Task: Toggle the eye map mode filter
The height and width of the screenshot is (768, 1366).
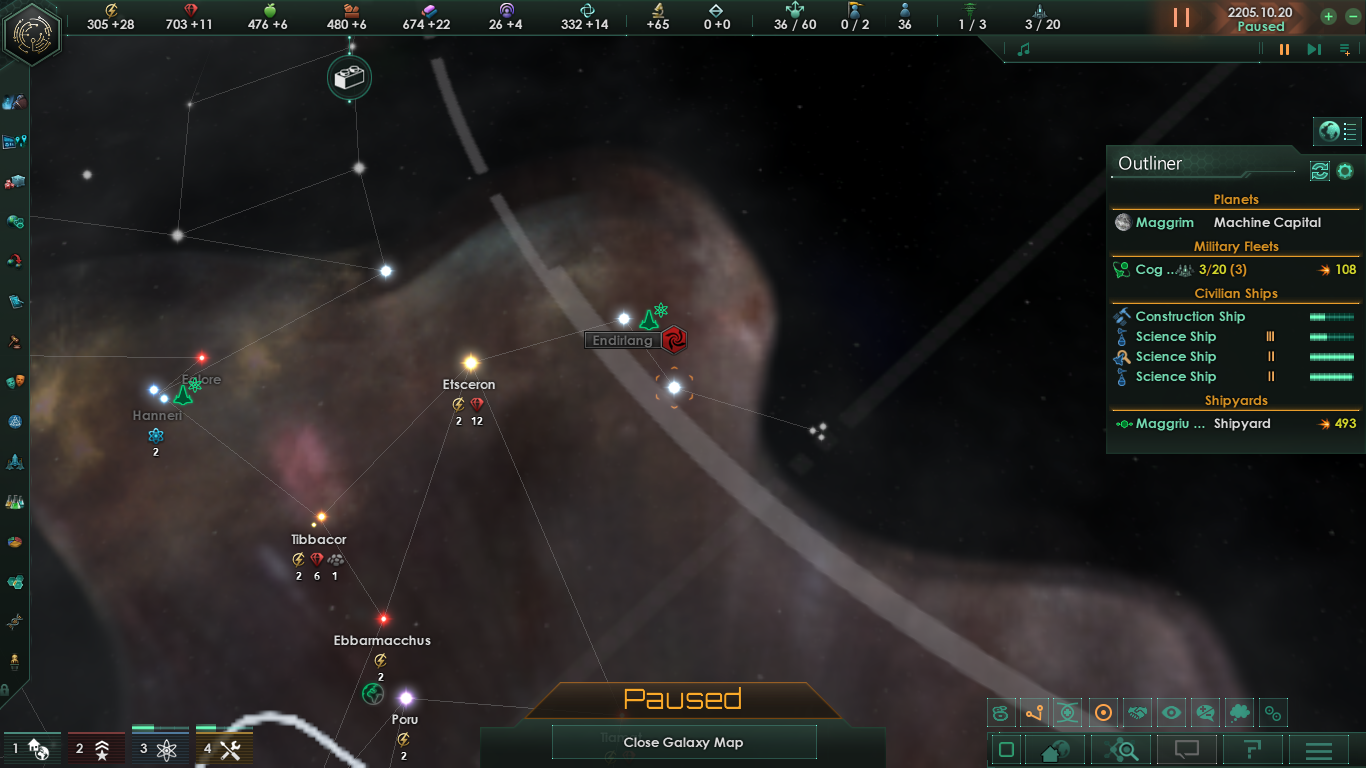Action: (x=1171, y=713)
